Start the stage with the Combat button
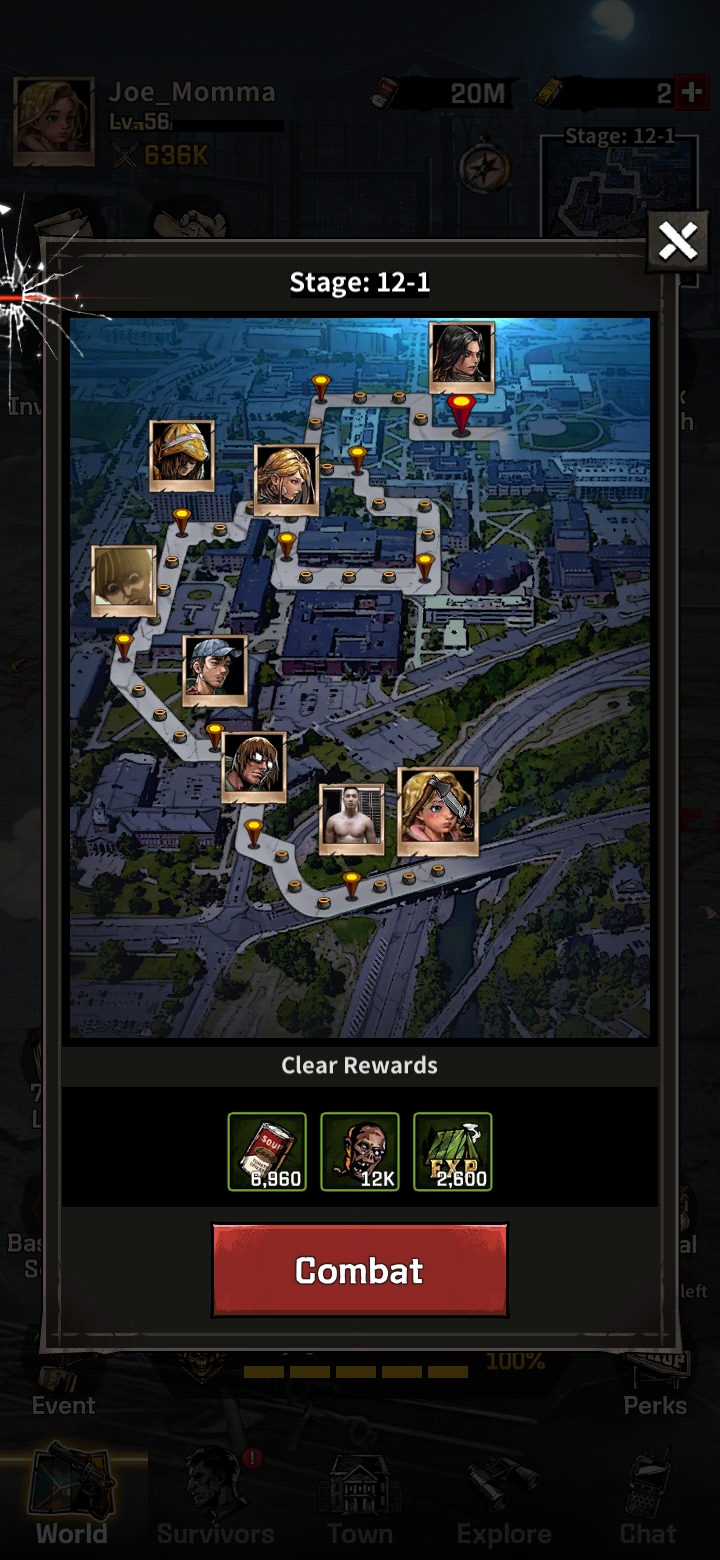This screenshot has height=1560, width=720. click(x=359, y=1270)
